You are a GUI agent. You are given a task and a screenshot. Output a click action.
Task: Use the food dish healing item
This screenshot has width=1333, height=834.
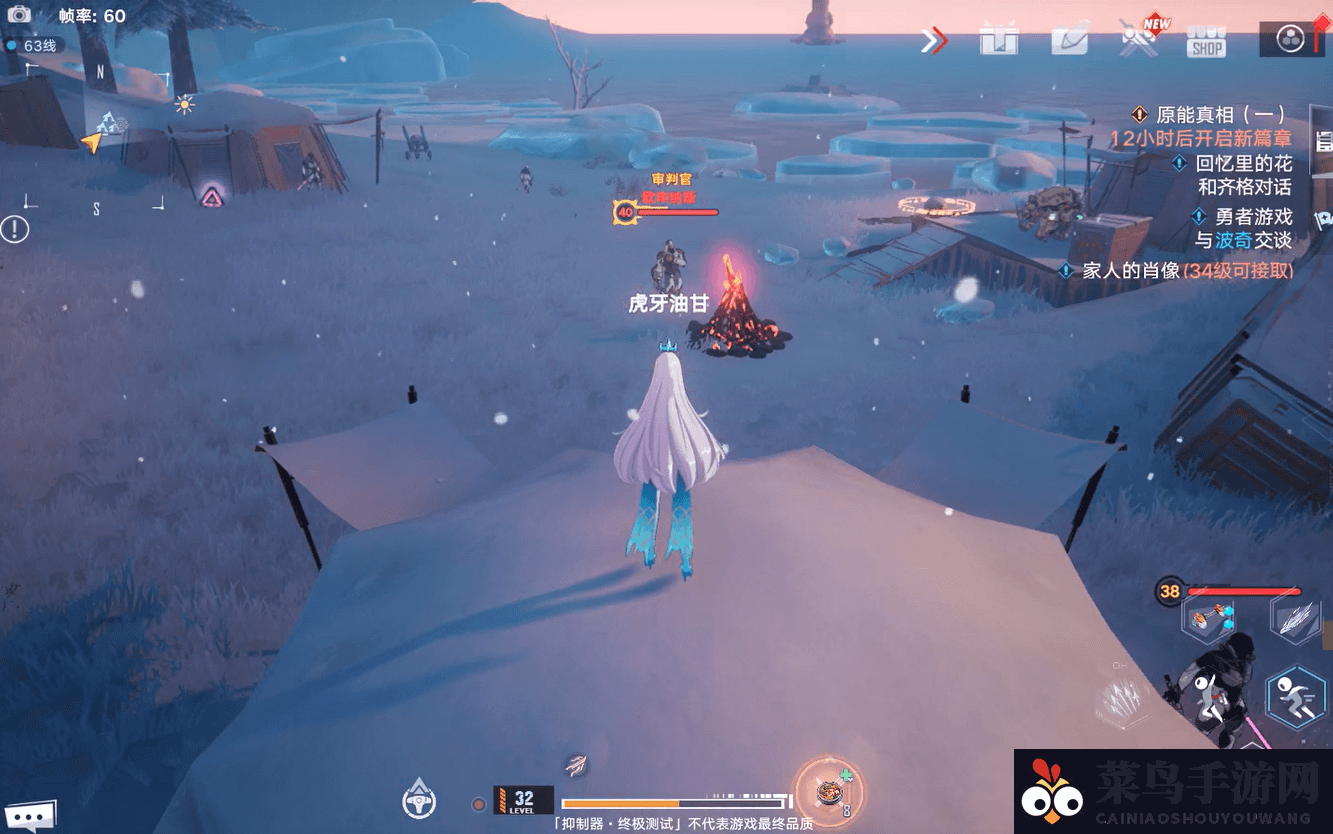point(828,792)
